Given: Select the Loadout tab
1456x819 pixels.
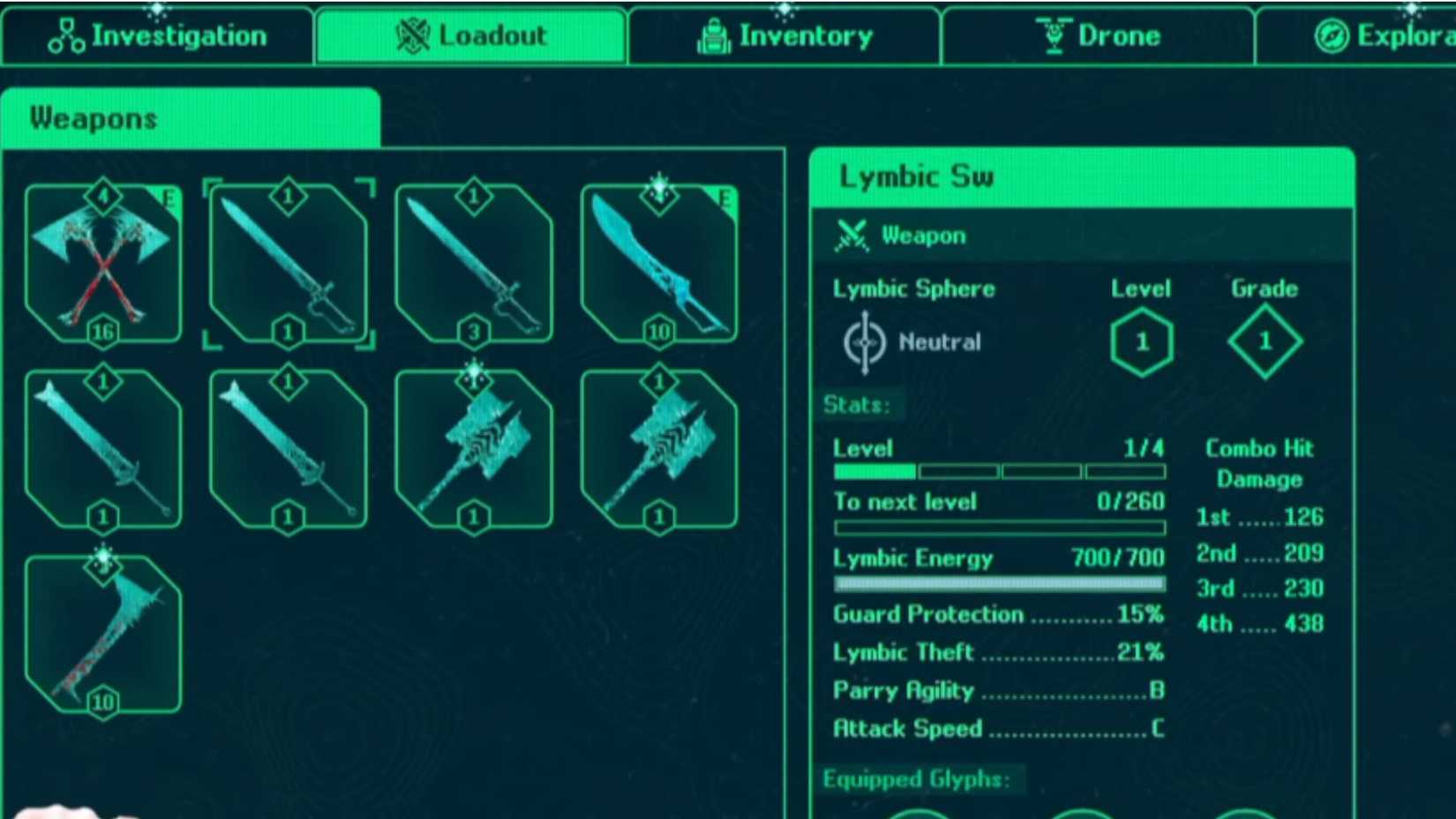Looking at the screenshot, I should (x=471, y=36).
